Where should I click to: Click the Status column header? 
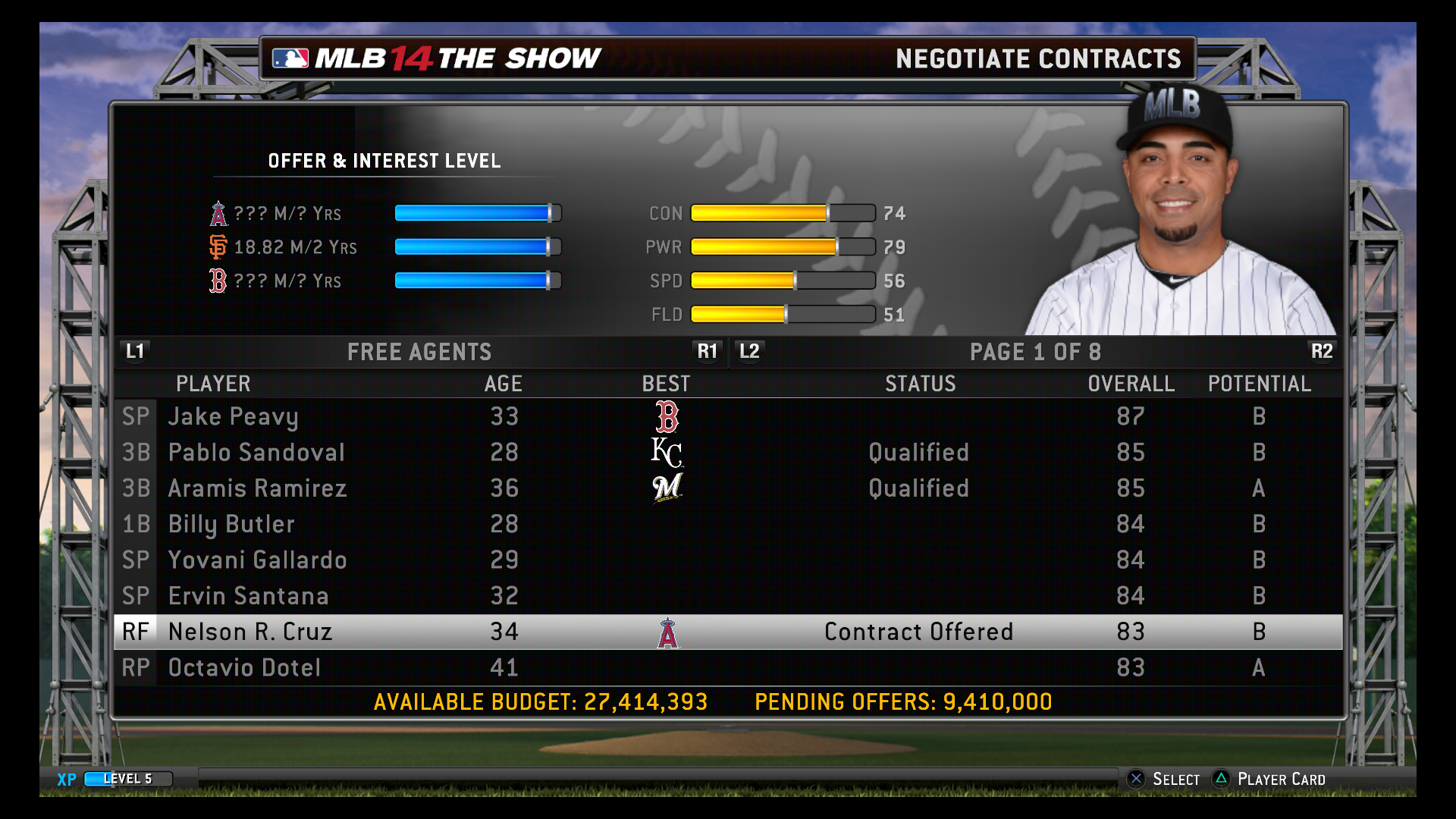920,384
